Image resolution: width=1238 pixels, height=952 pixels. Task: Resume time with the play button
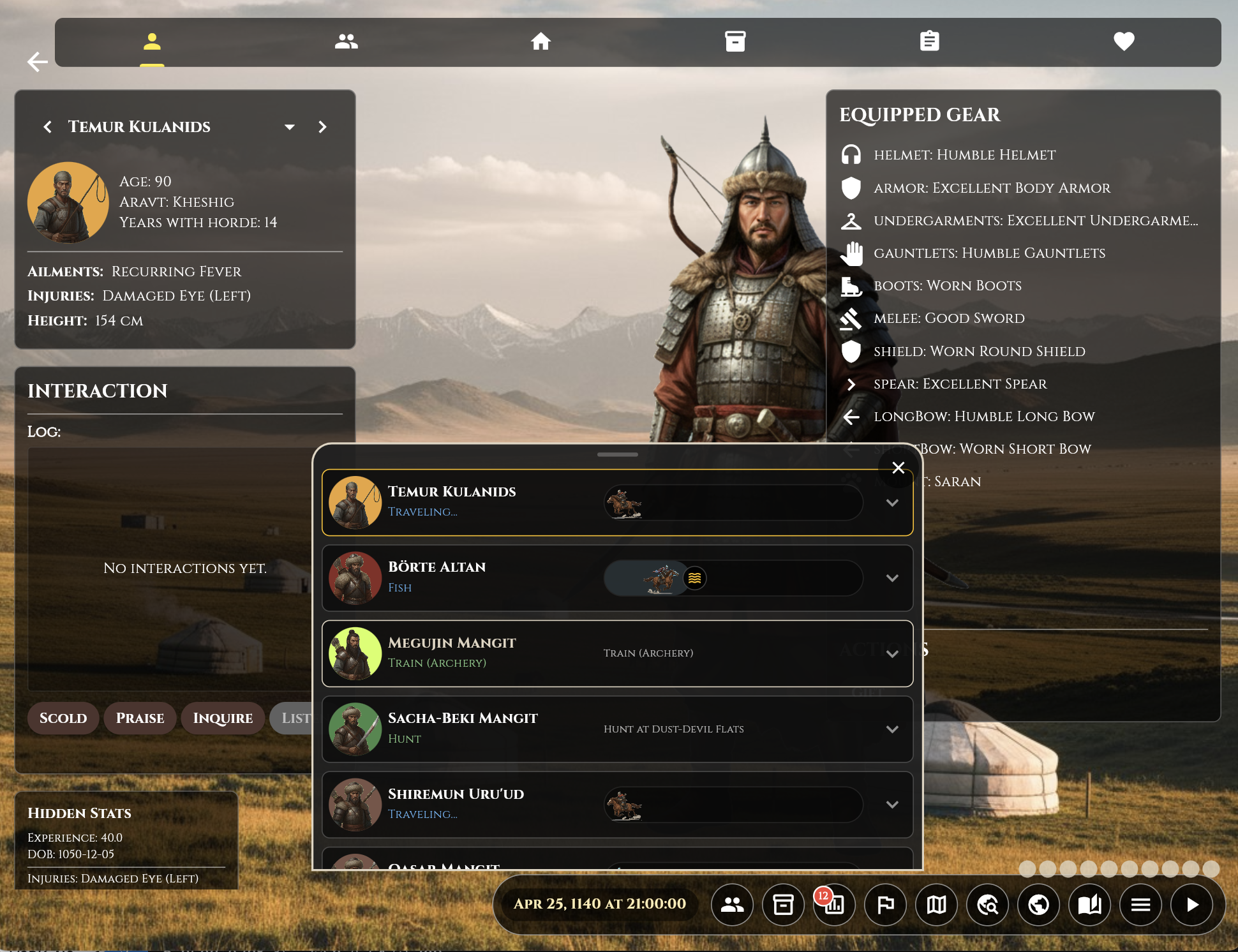(1191, 904)
